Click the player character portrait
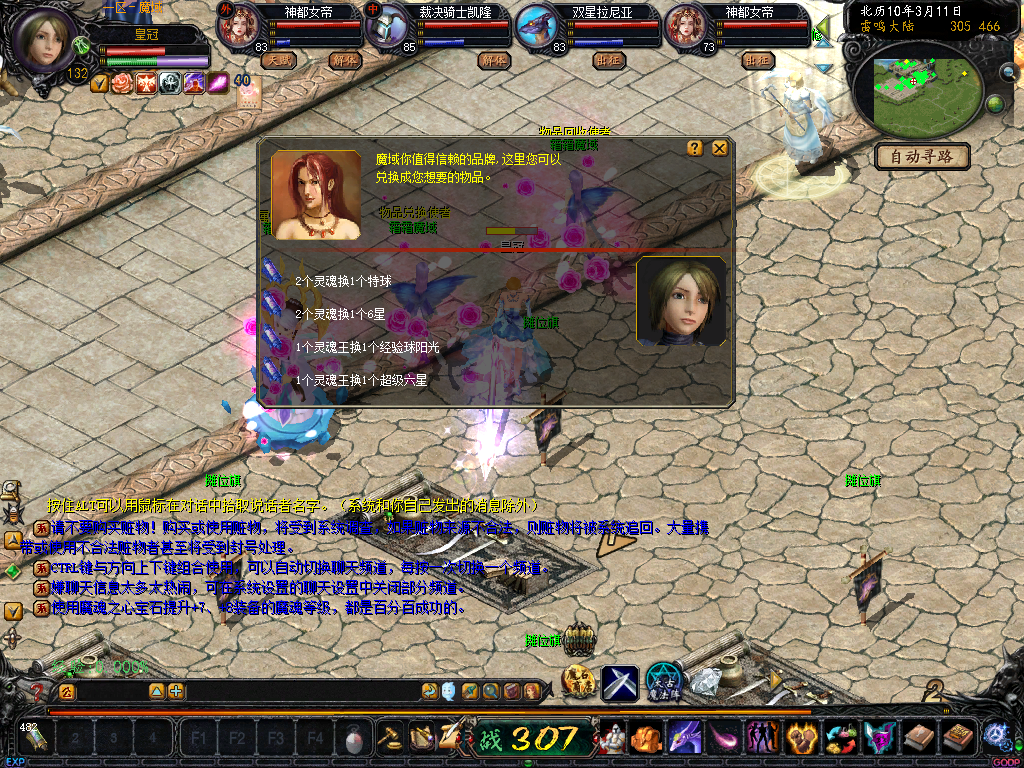 click(44, 40)
